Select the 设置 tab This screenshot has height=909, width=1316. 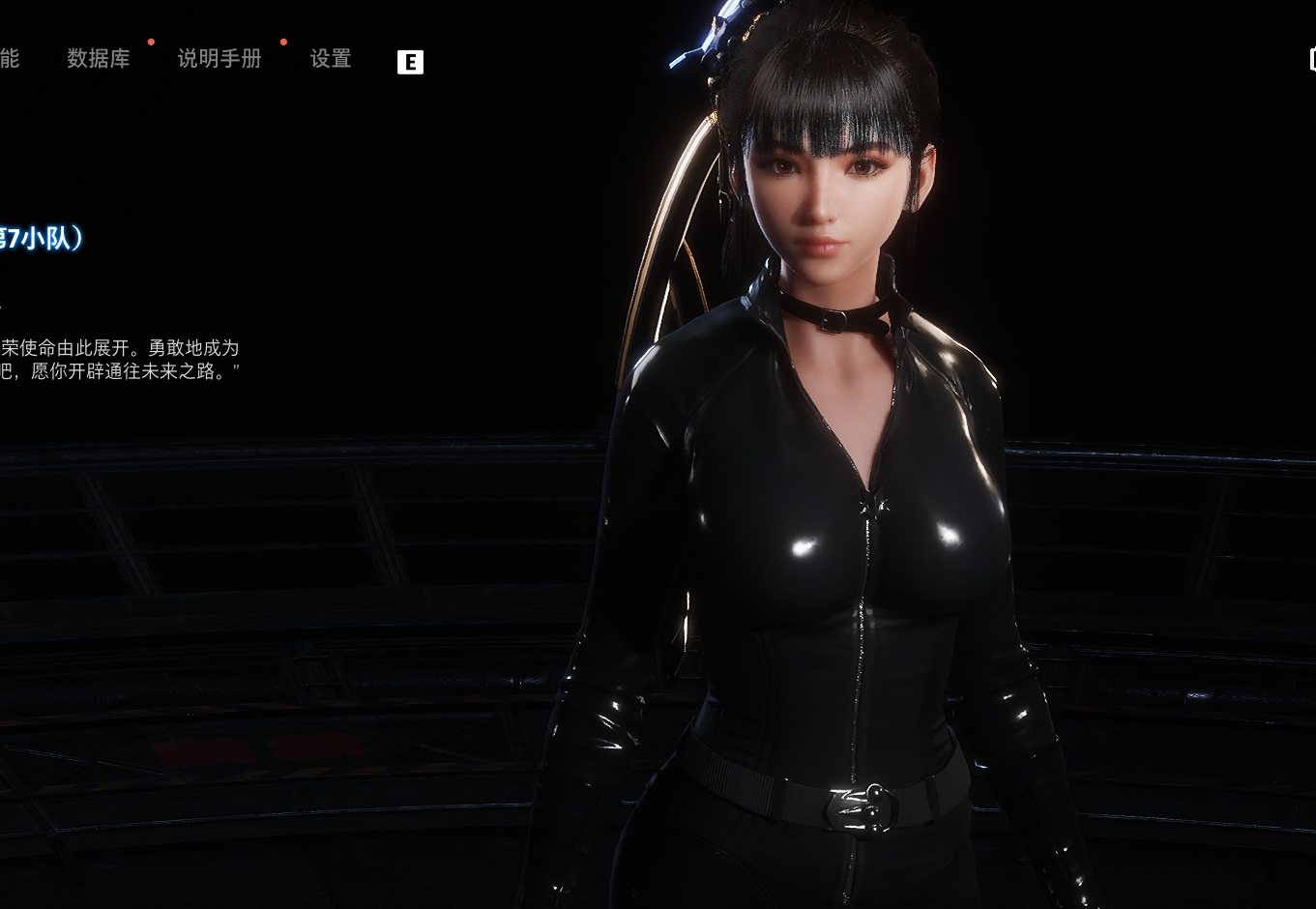[331, 59]
